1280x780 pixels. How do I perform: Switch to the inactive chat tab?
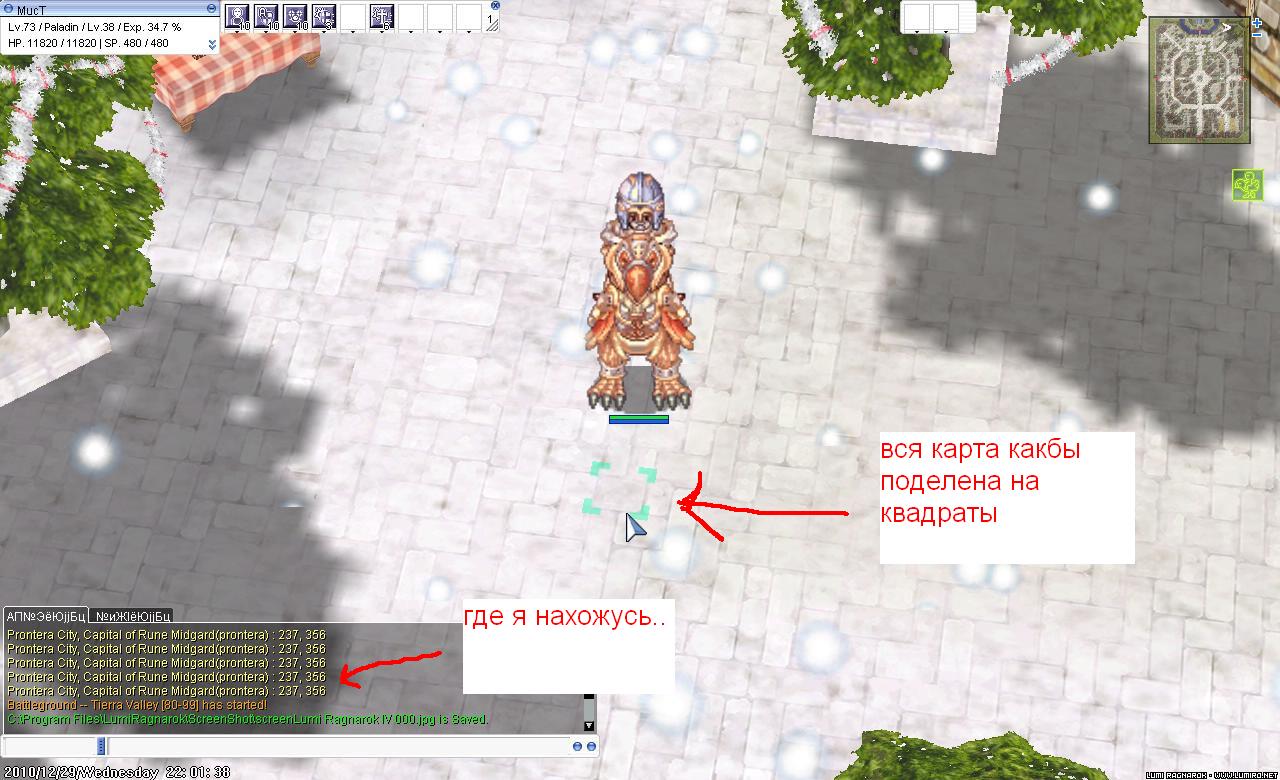click(133, 615)
